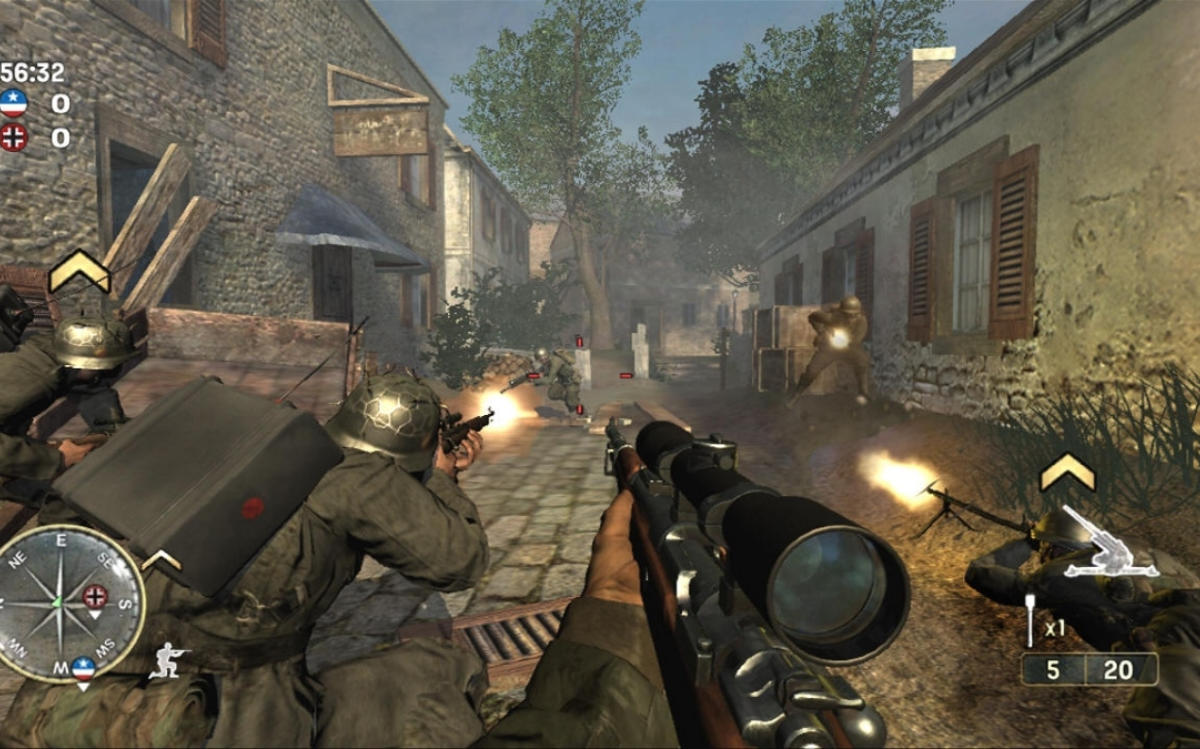Viewport: 1200px width, 749px height.
Task: Click the stick grenade icon
Action: point(1031,620)
